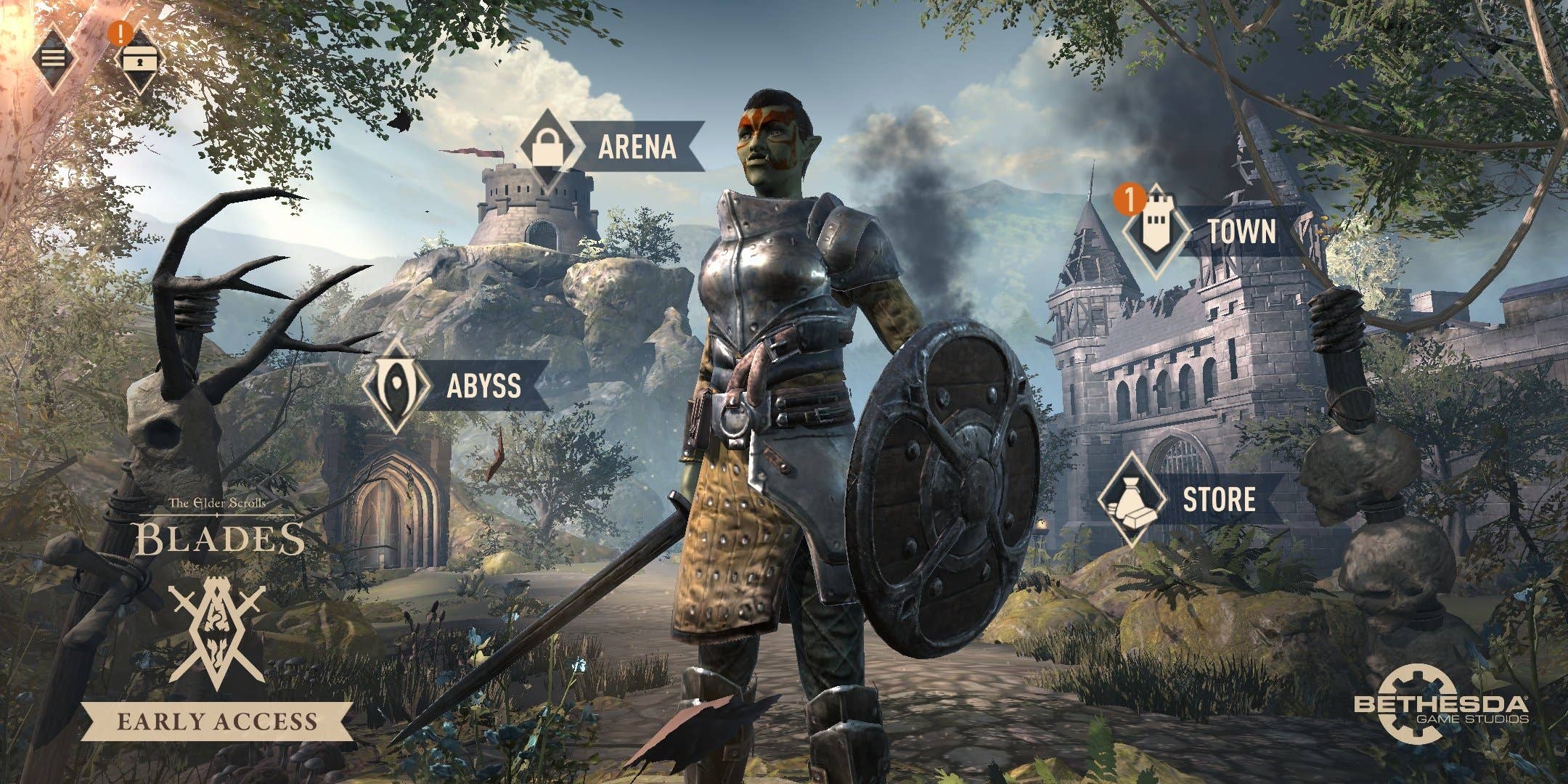Open the hamburger menu icon
Screen dimensions: 1568x784
52,57
